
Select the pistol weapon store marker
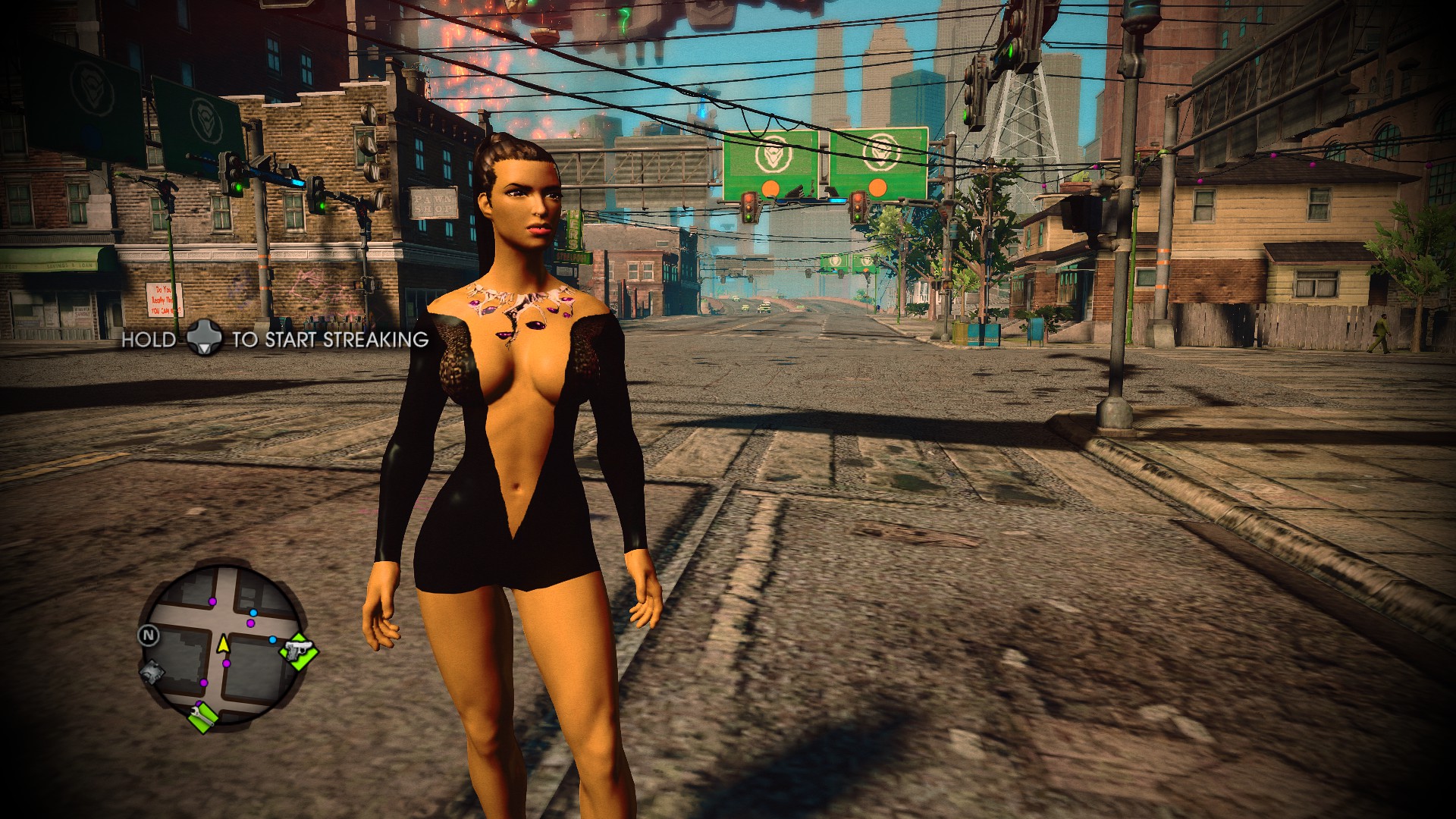(x=299, y=651)
